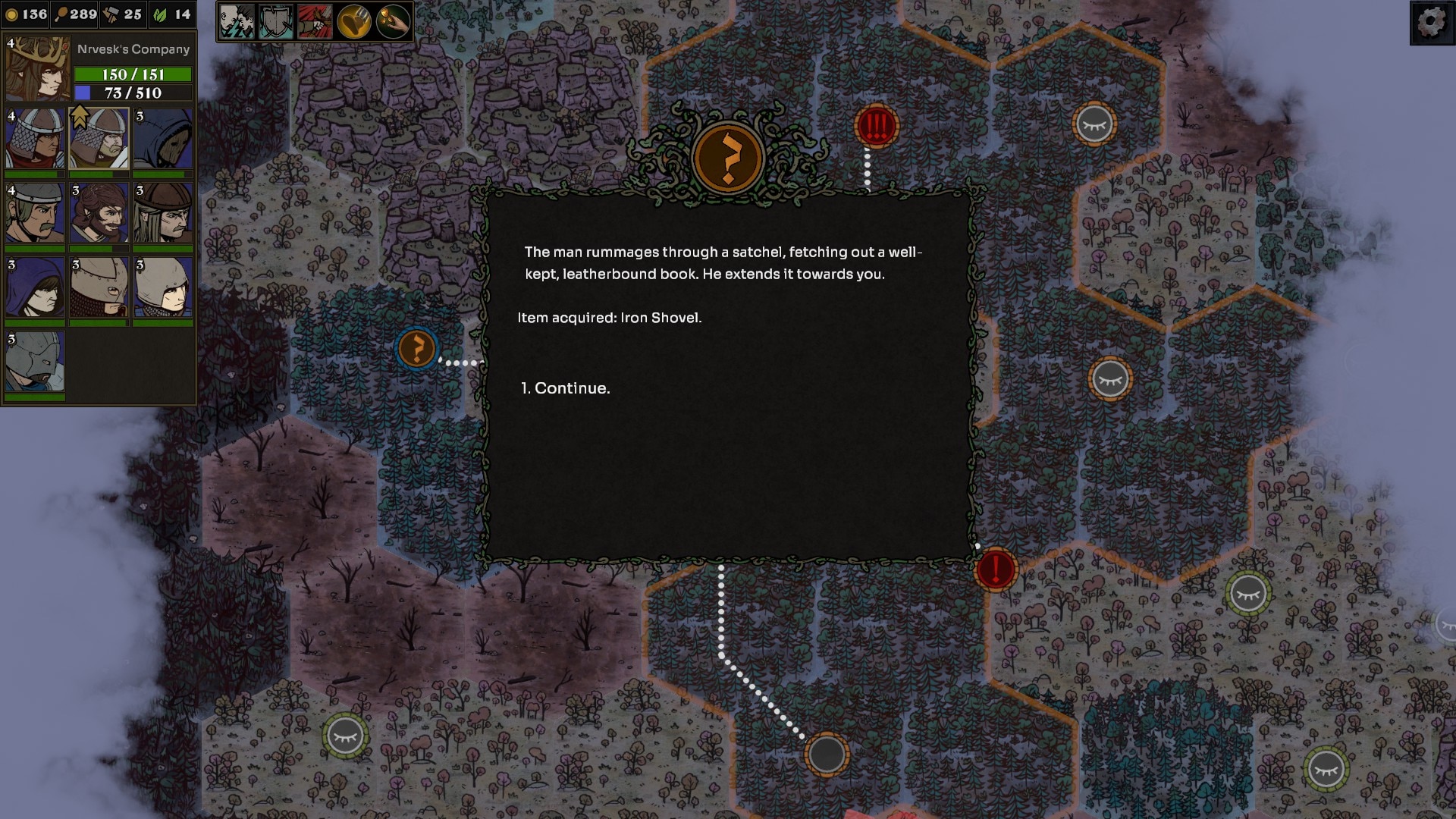Viewport: 1456px width, 819px height.
Task: Click the red triple-exclamation map marker
Action: click(876, 126)
